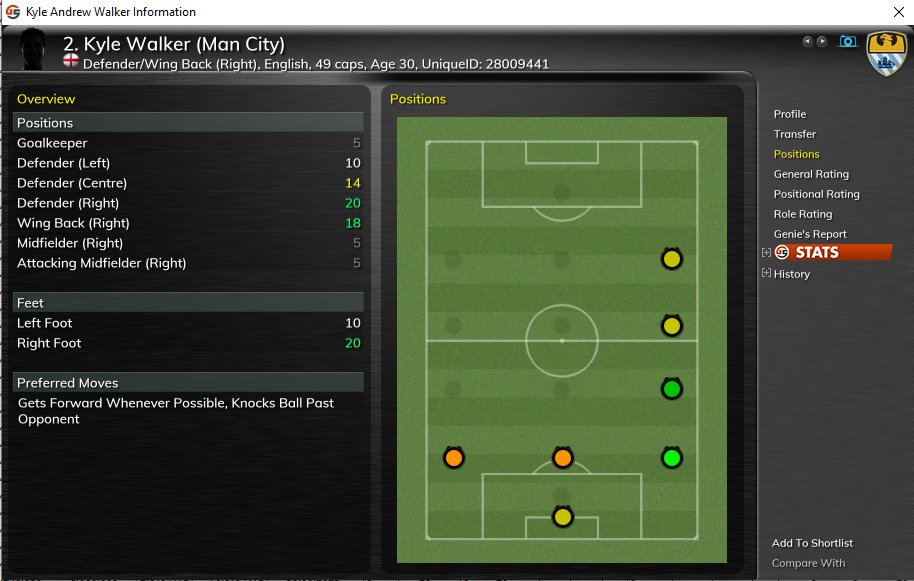Show the General Rating page
Viewport: 914px width, 581px height.
(x=811, y=174)
